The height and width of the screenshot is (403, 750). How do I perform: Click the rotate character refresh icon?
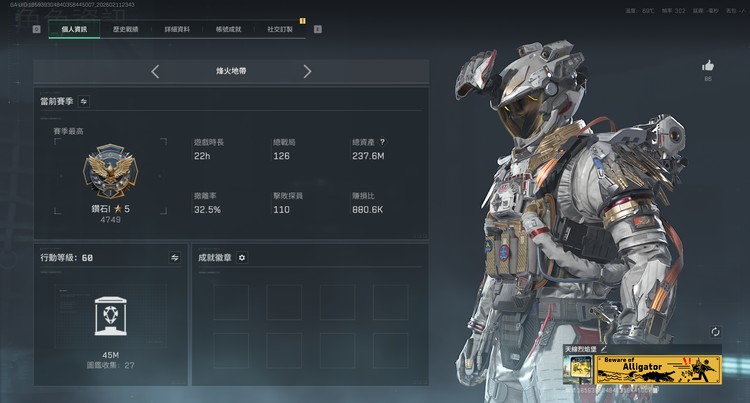click(x=715, y=331)
